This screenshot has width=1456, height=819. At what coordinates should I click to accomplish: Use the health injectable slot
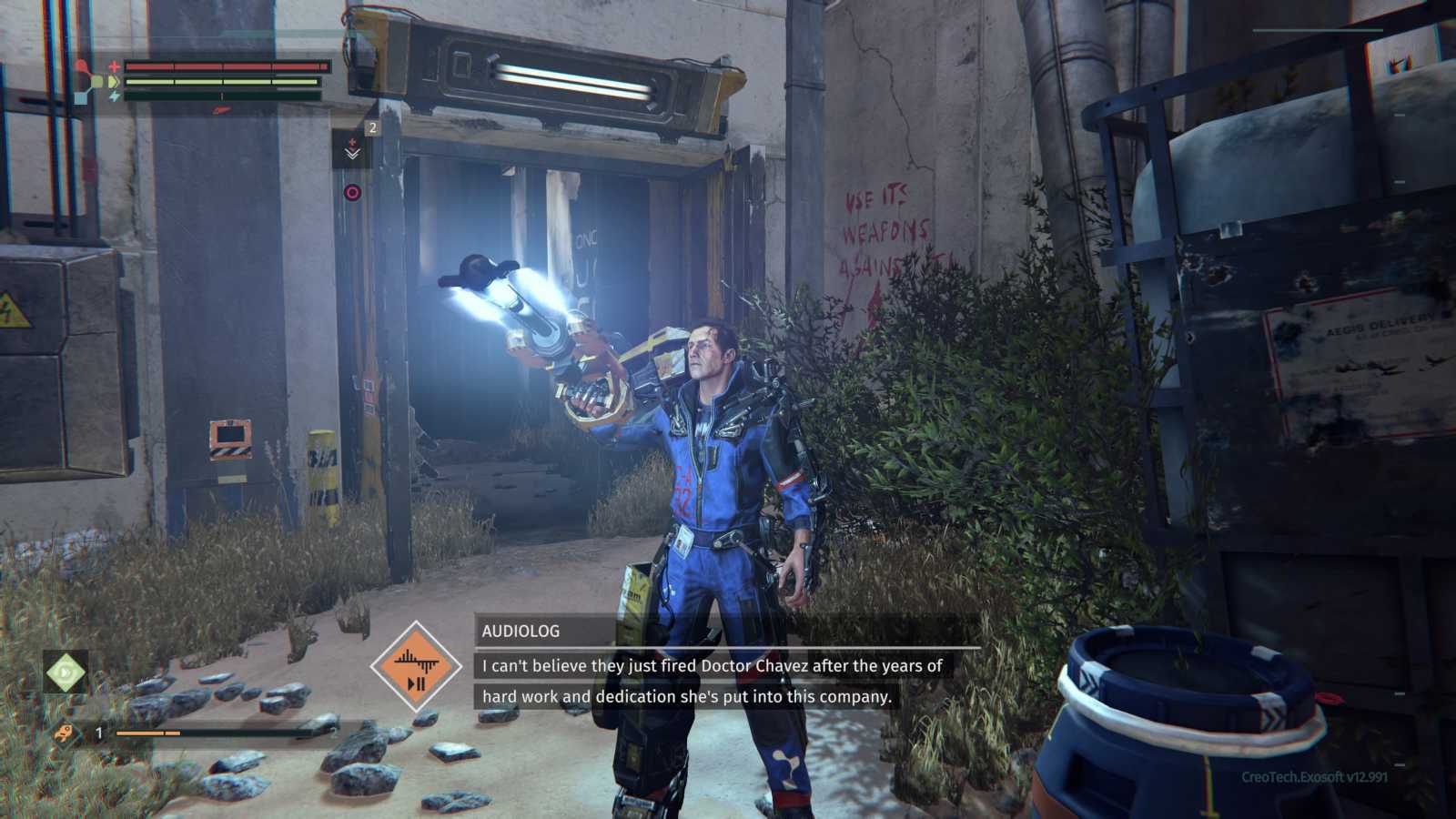352,150
